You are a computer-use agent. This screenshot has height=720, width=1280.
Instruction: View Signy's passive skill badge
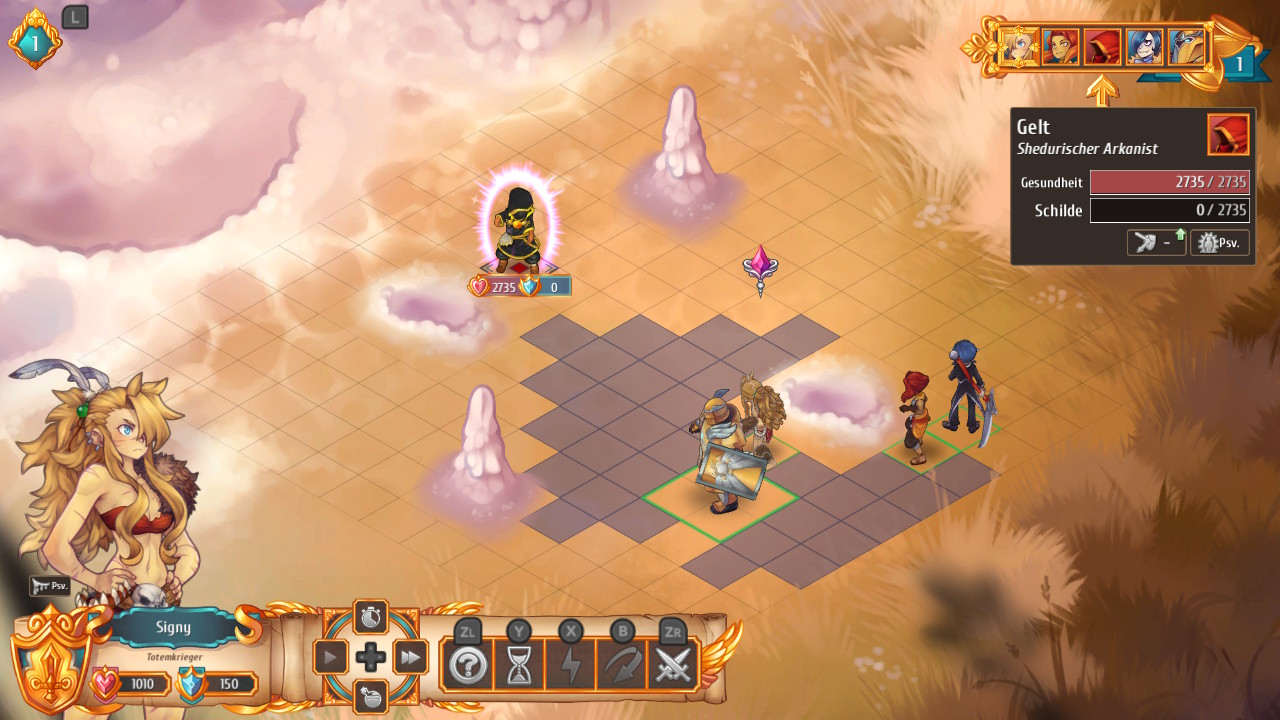50,586
